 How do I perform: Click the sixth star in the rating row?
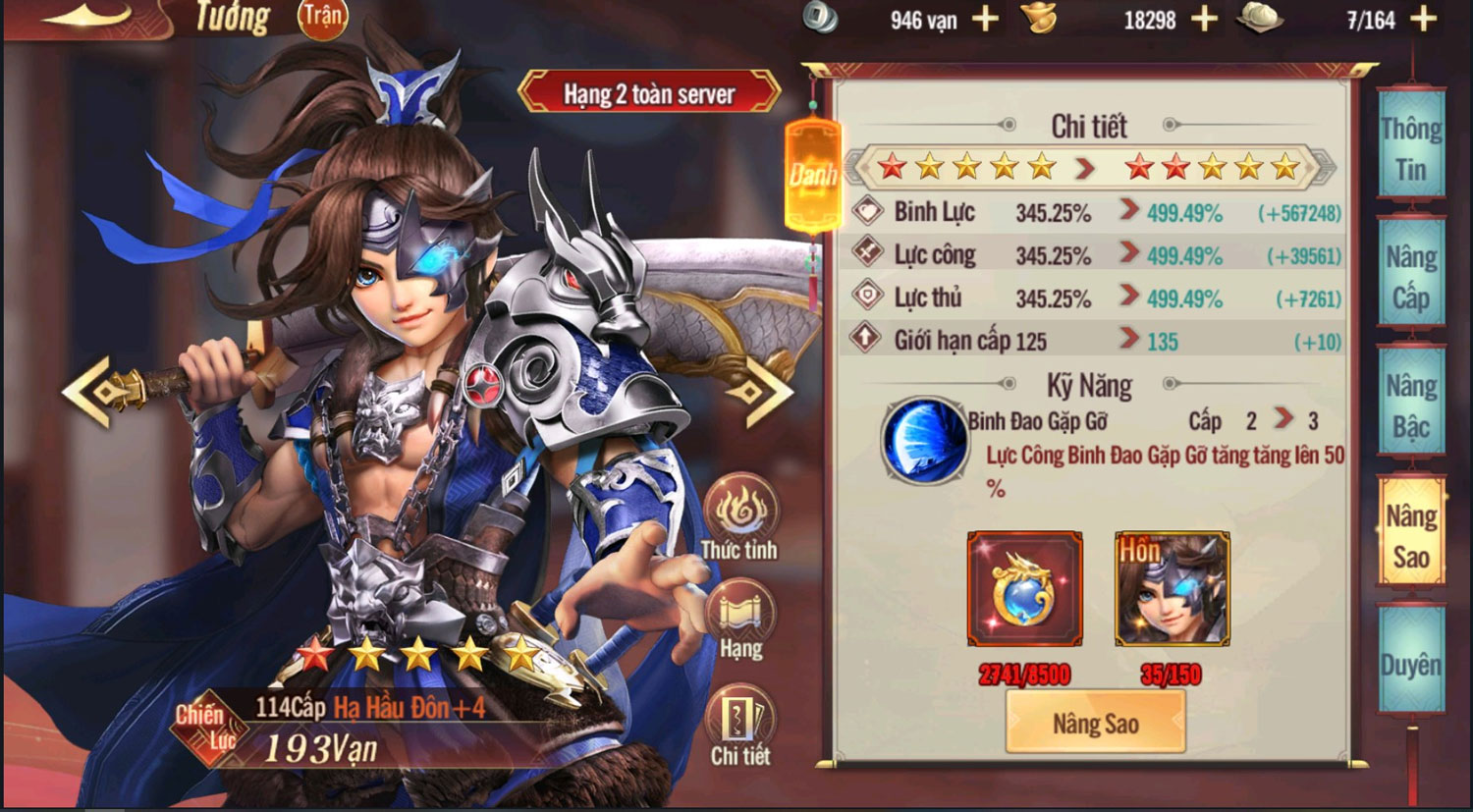pos(1137,167)
